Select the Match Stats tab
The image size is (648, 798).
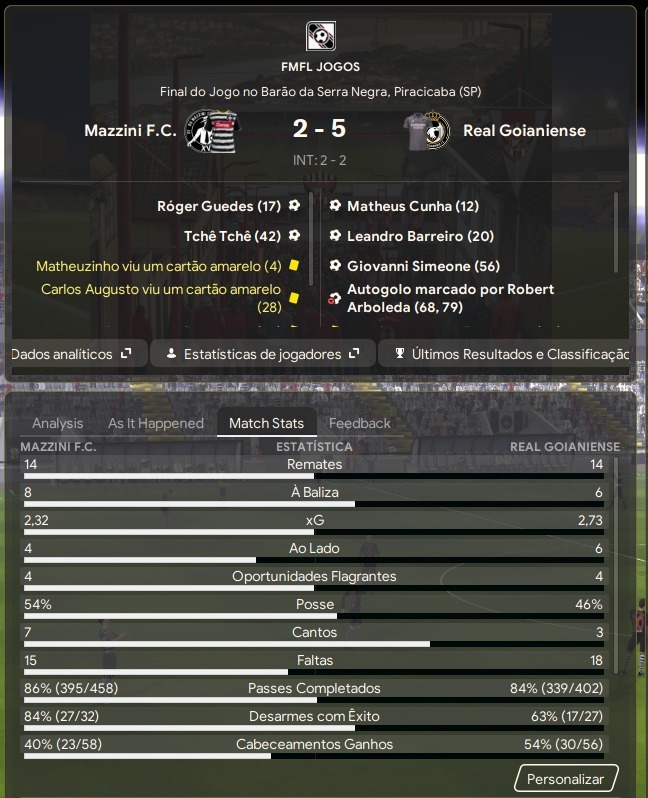click(x=267, y=423)
